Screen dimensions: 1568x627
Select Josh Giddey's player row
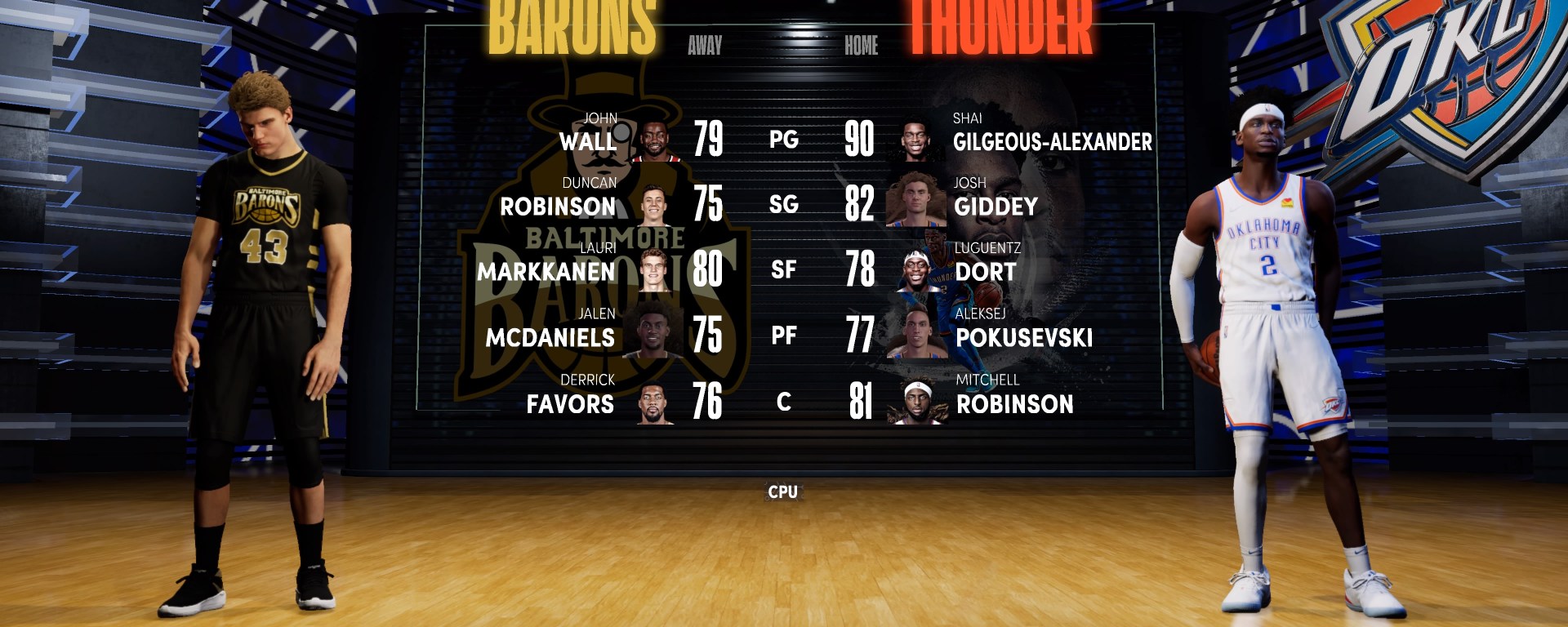tap(996, 206)
